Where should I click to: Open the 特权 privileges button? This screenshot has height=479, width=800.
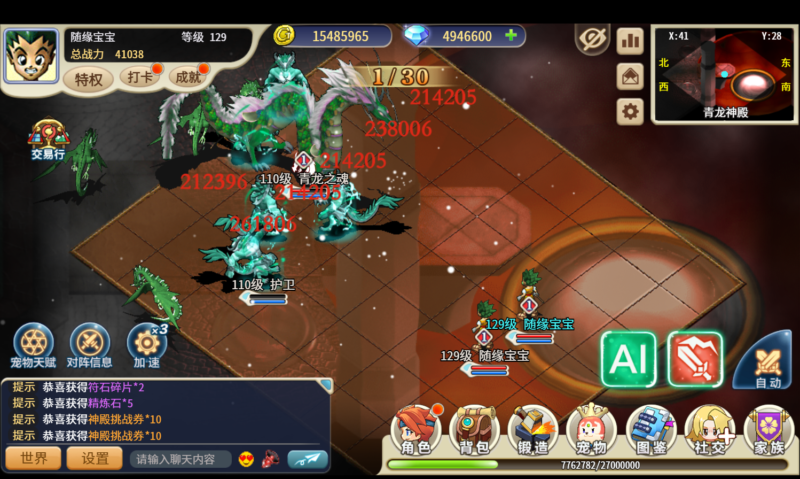point(88,79)
